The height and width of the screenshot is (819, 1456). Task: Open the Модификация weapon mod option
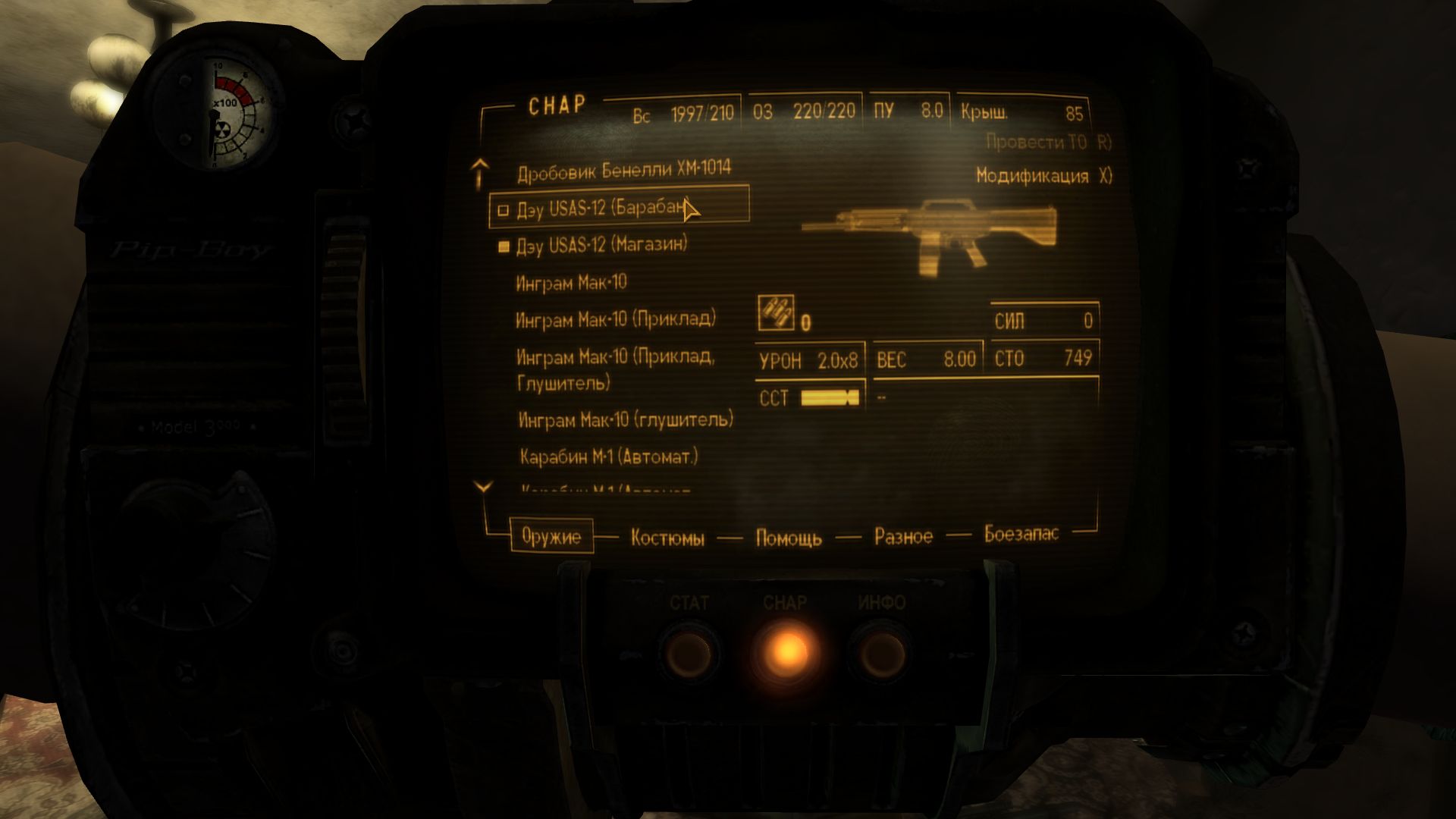point(1043,176)
